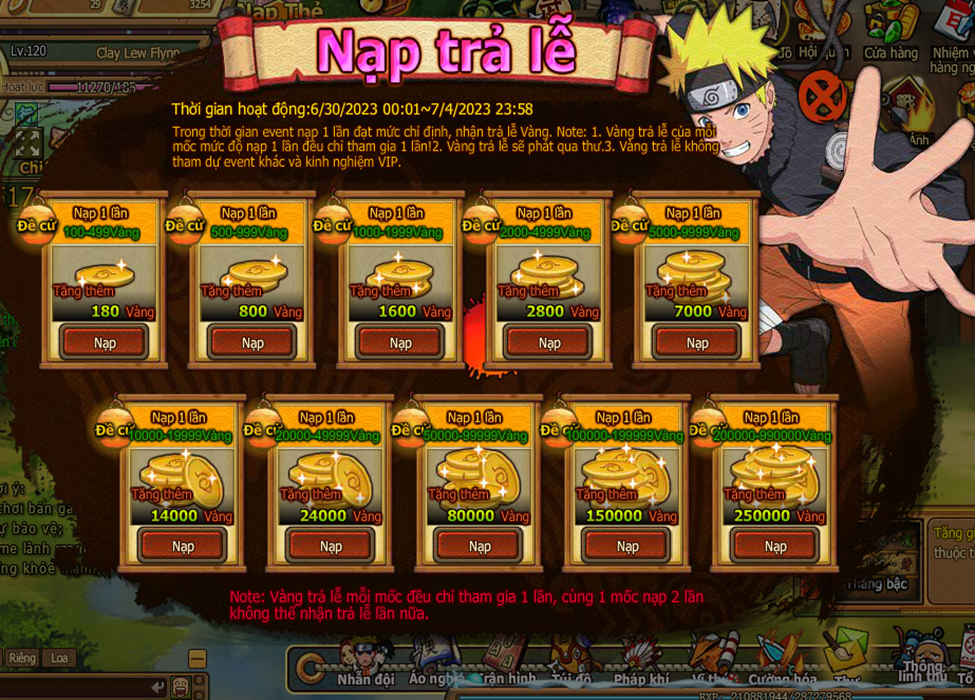The height and width of the screenshot is (700, 975).
Task: Switch to the Loa chat tab
Action: 60,658
